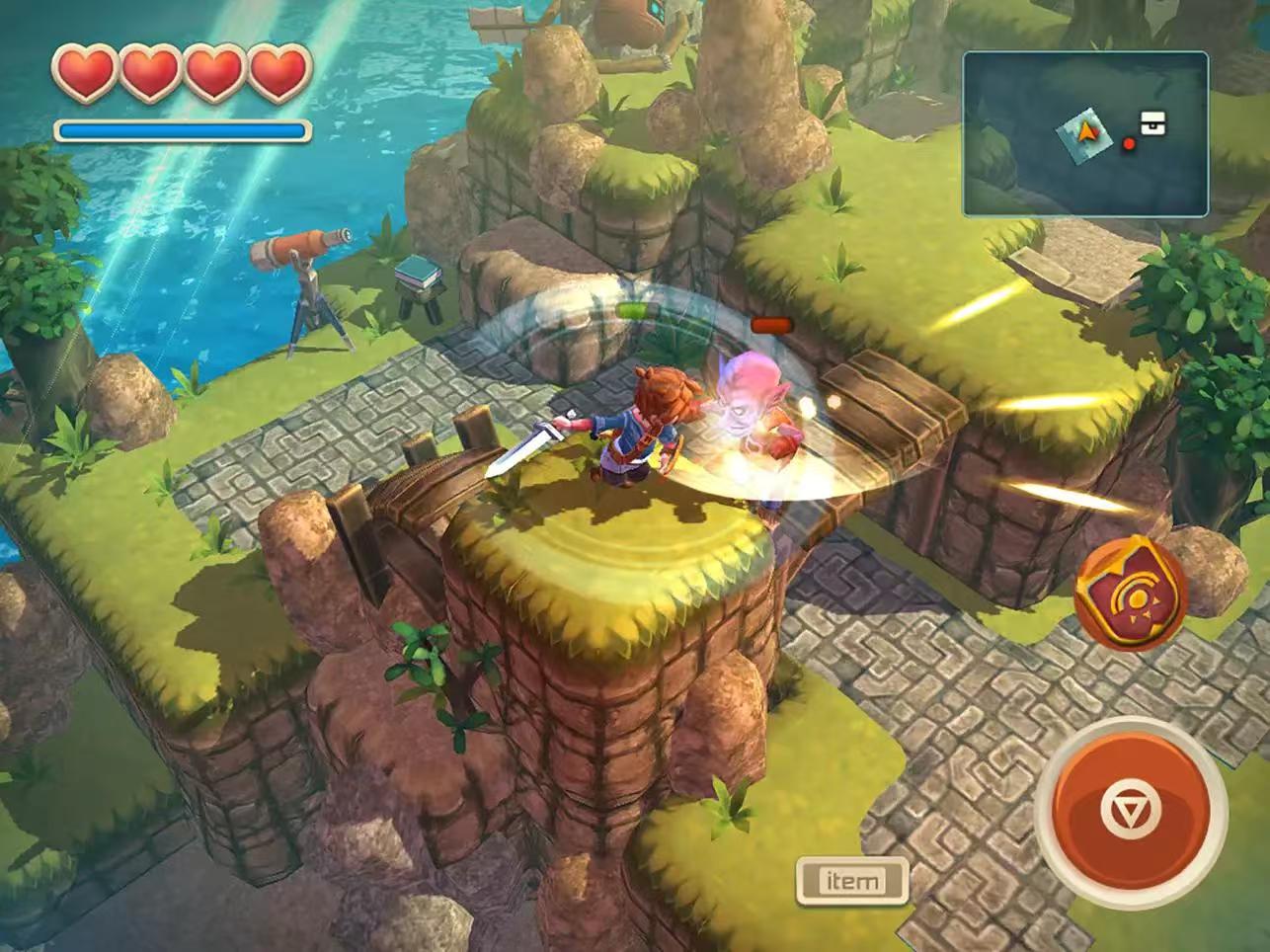Tap the attack button's inner square symbol

click(1132, 810)
